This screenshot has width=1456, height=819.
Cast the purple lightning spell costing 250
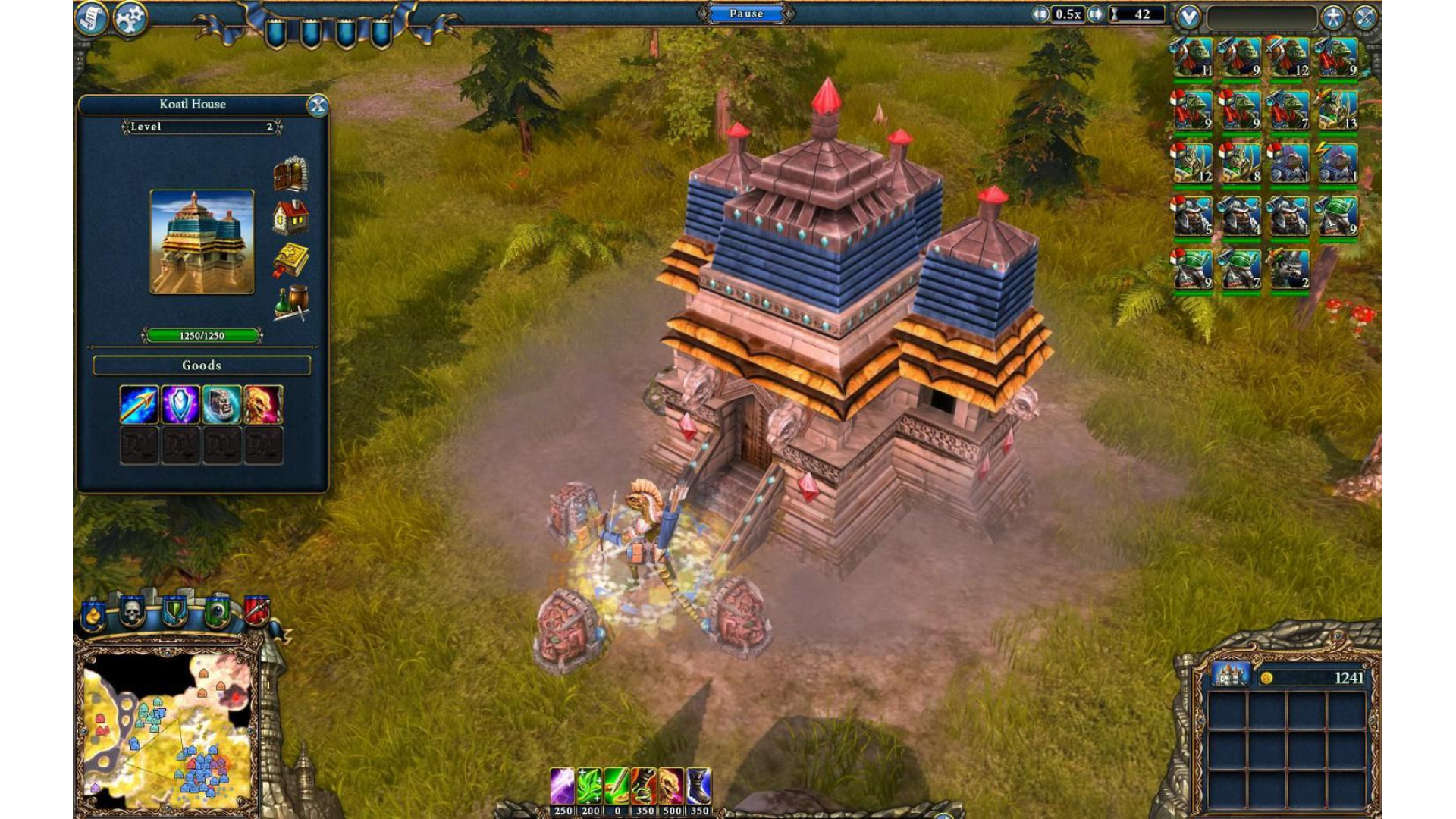pyautogui.click(x=562, y=786)
